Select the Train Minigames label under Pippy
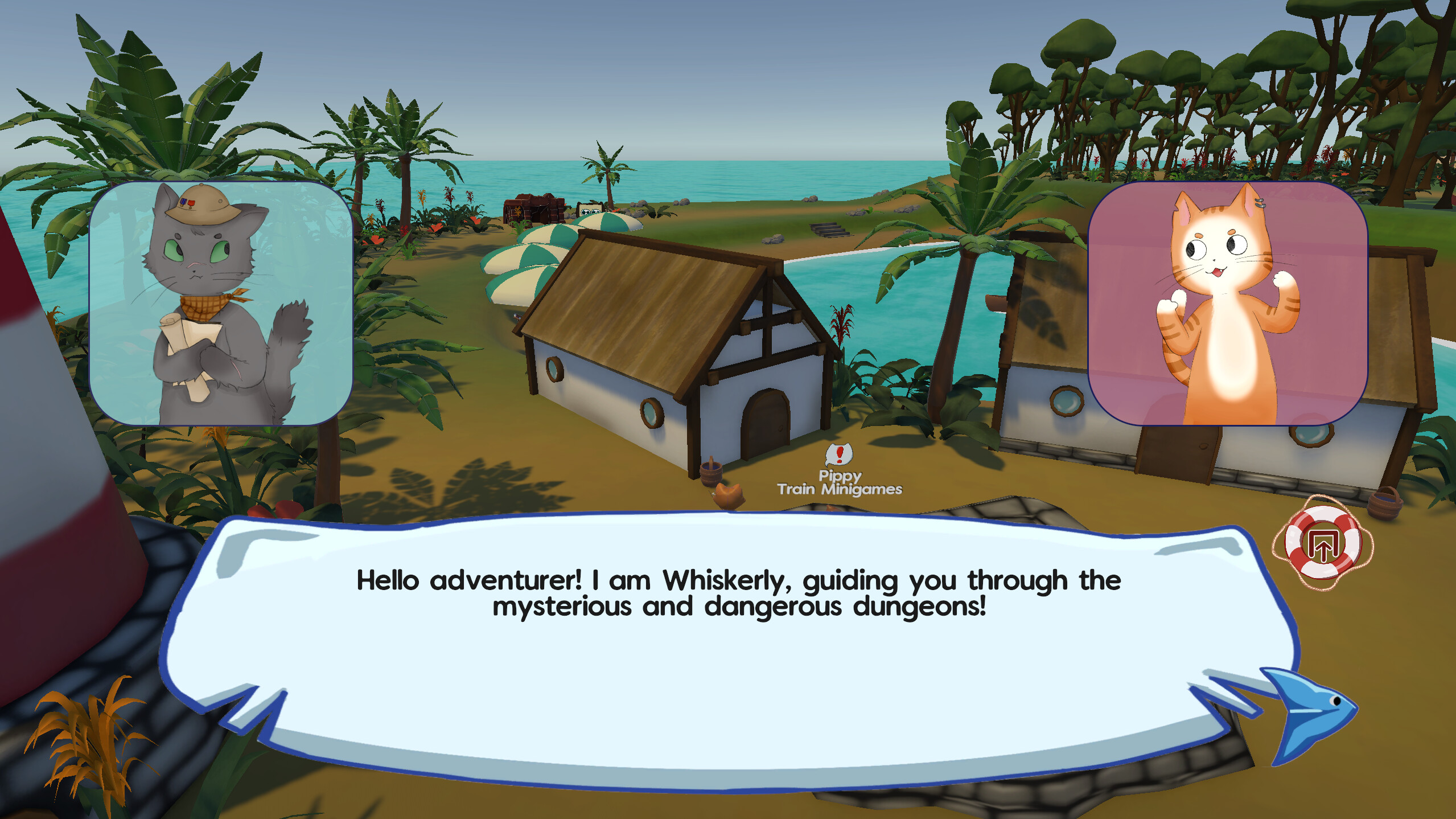 pos(840,488)
